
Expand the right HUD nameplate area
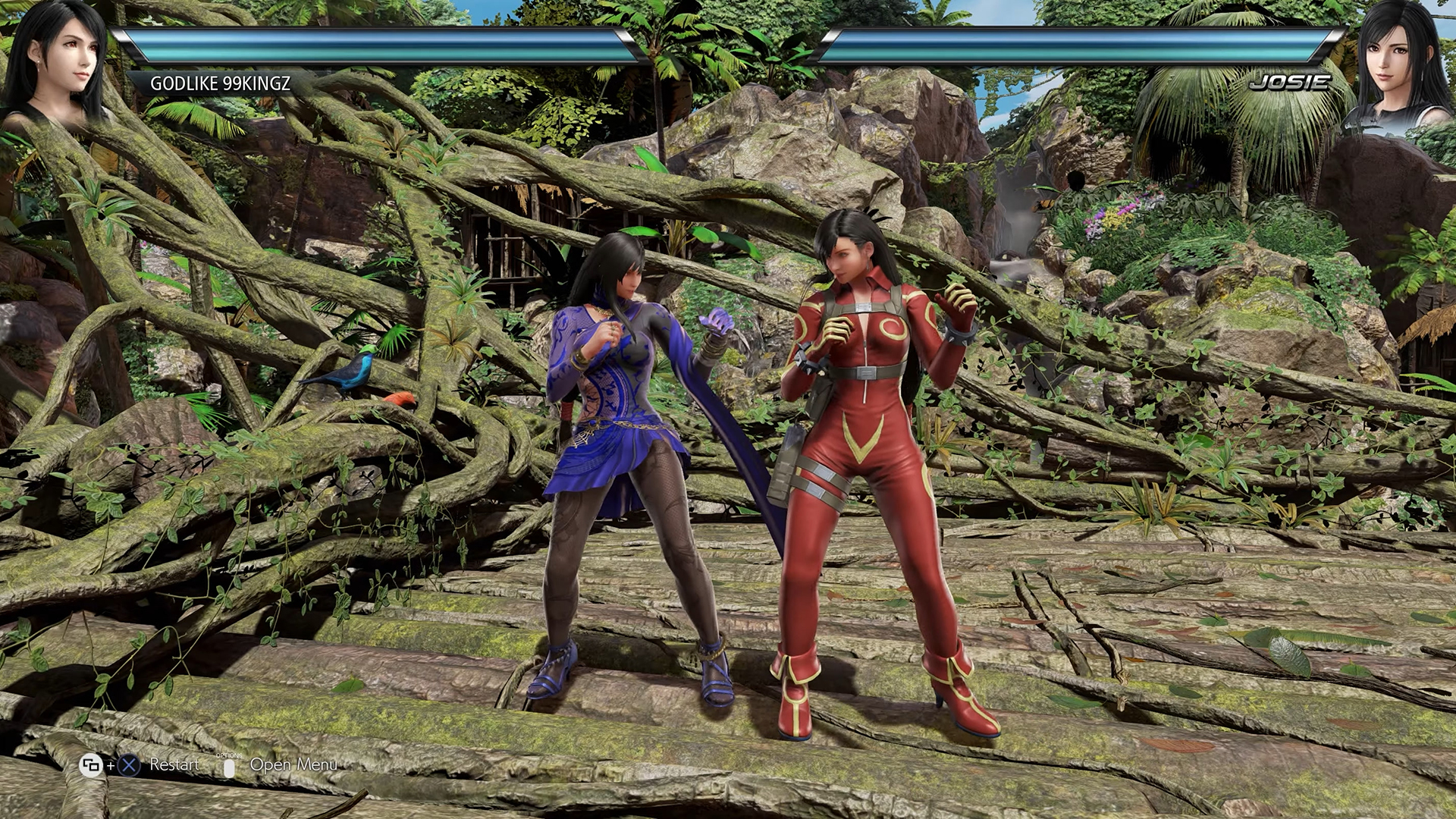coord(1289,83)
